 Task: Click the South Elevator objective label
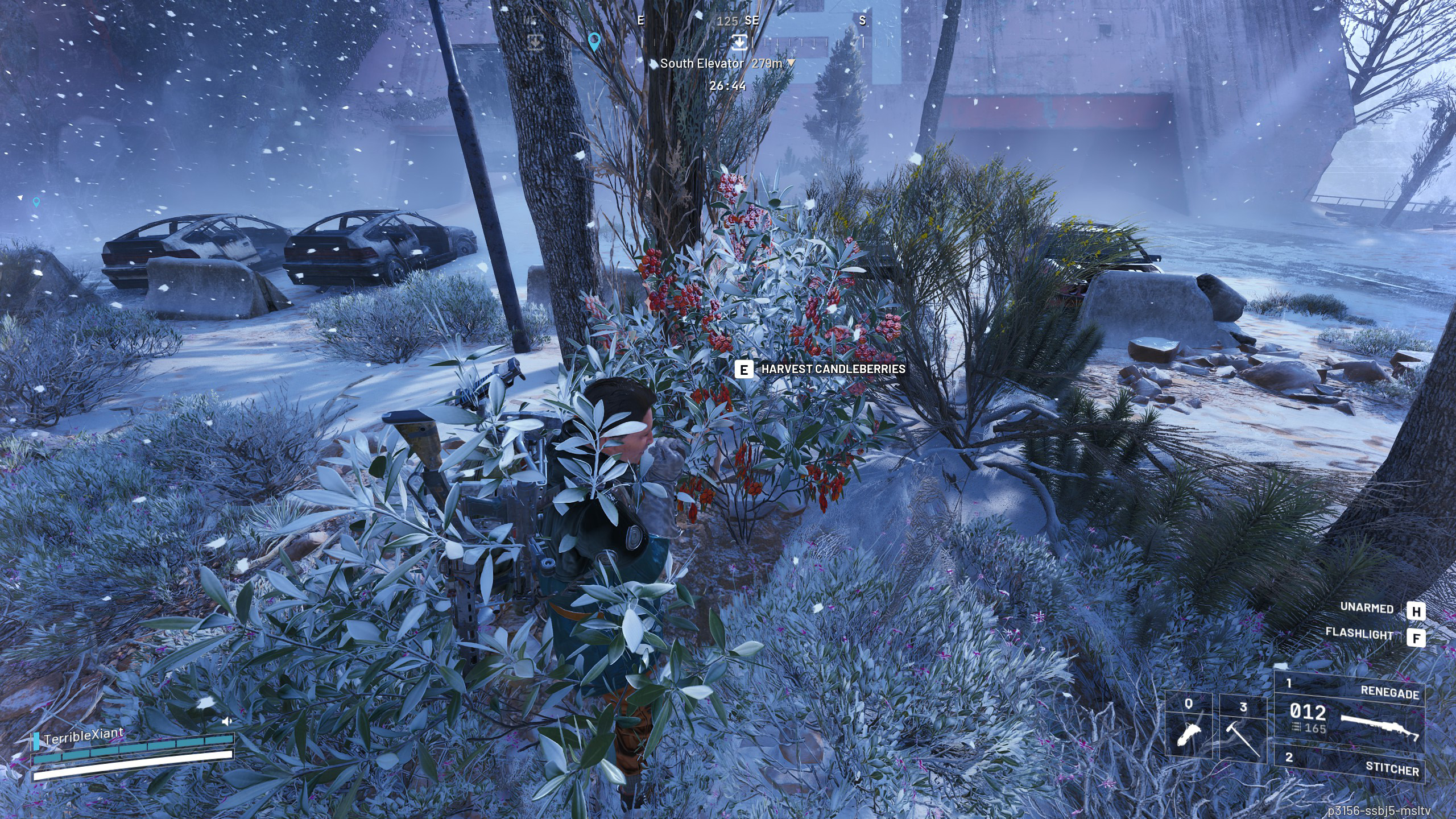(702, 64)
